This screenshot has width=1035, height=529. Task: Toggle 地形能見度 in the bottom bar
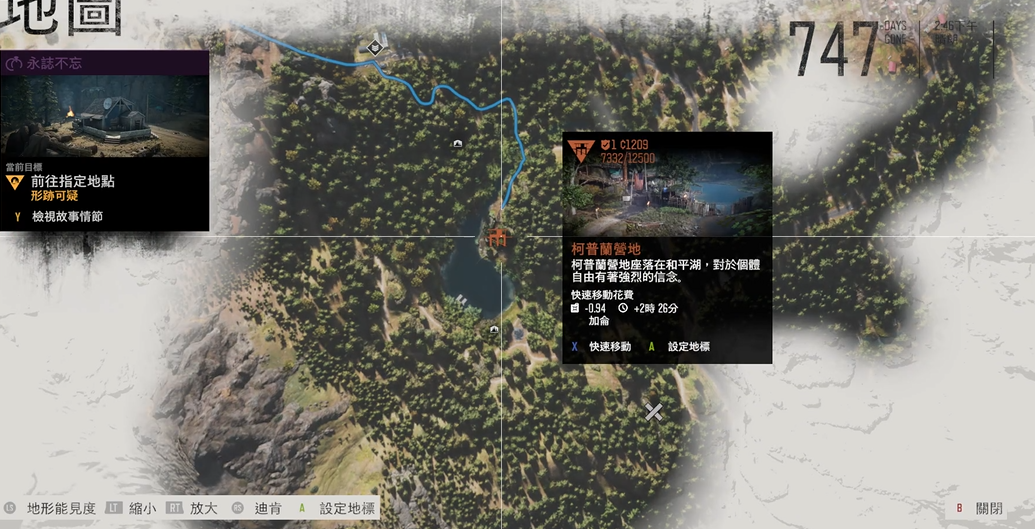tap(60, 508)
